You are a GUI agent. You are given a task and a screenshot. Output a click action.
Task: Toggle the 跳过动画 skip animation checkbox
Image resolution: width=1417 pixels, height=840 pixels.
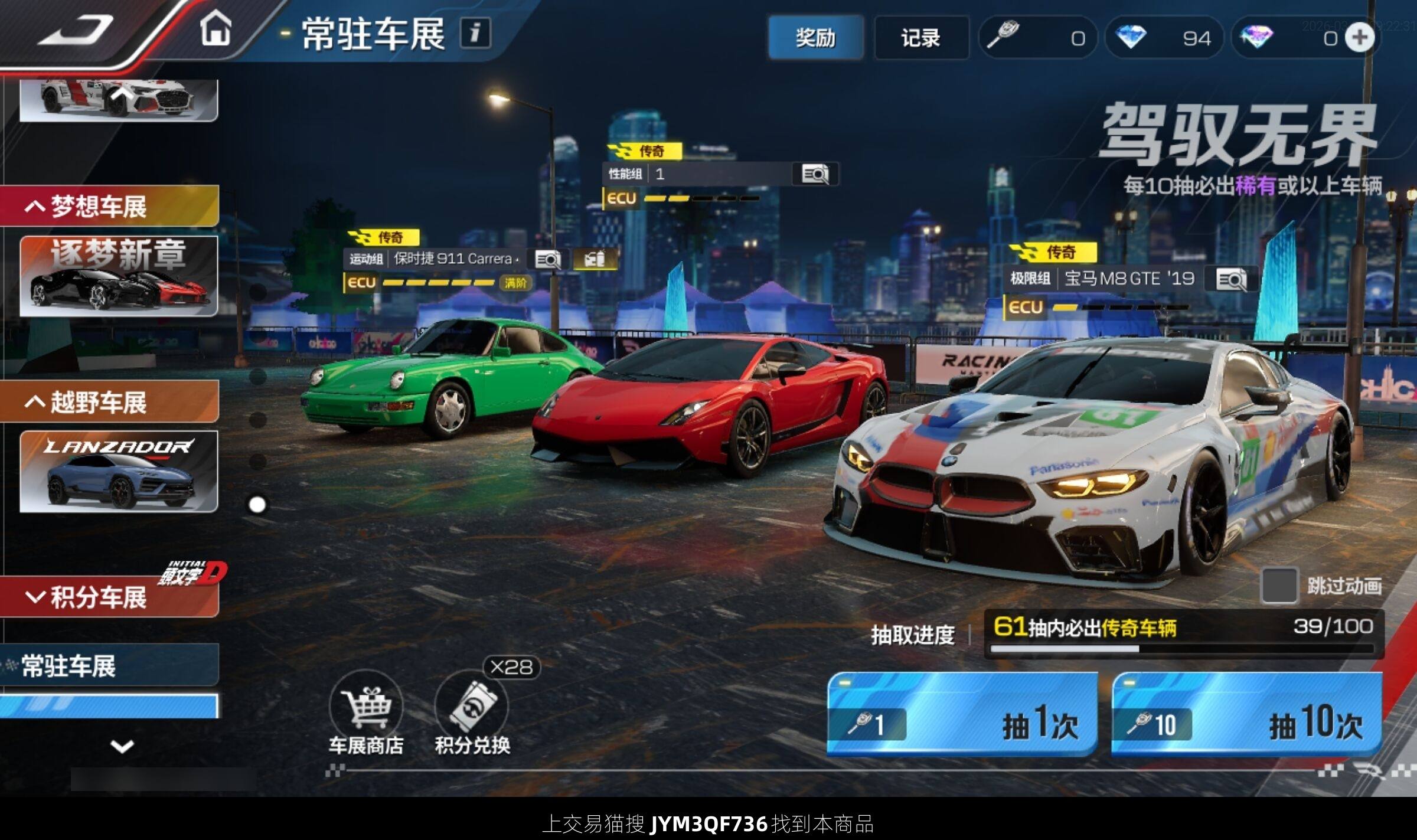pyautogui.click(x=1279, y=586)
